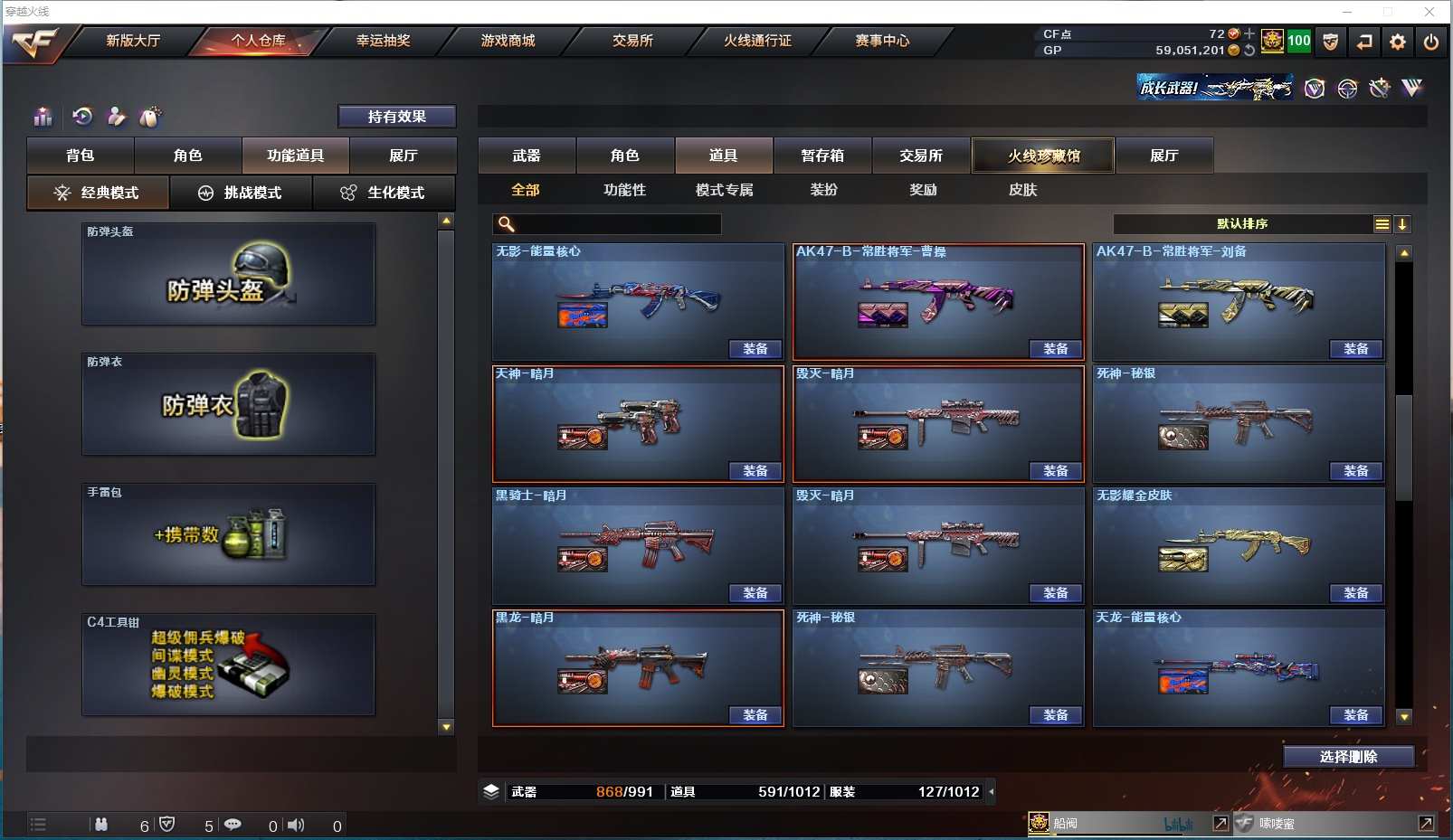This screenshot has height=840, width=1453.
Task: Open the 默认排序 sort dropdown
Action: 1242,224
